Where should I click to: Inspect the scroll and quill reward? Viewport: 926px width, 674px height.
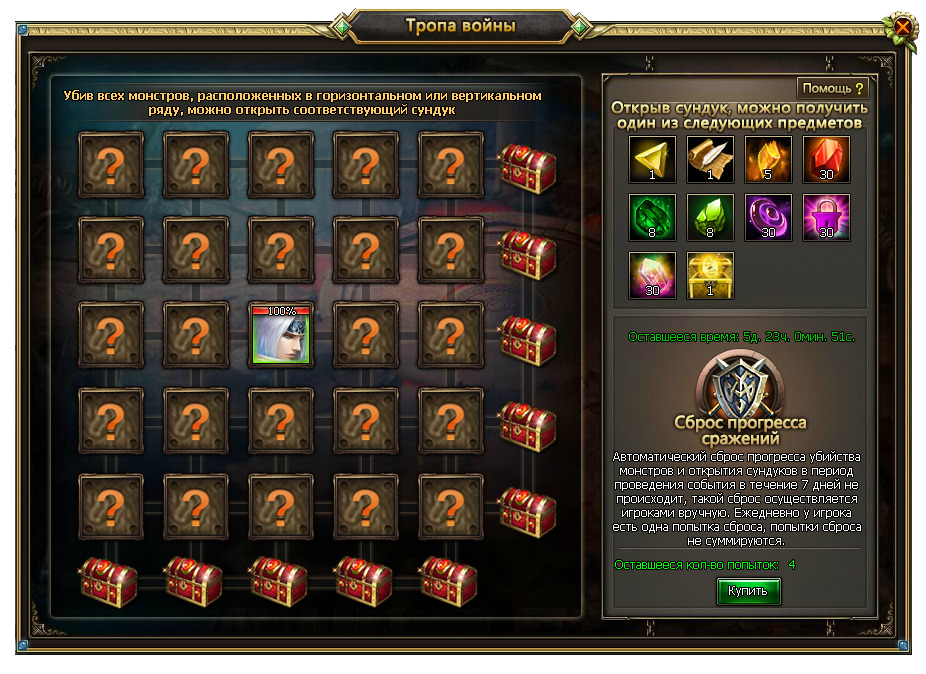coord(710,160)
